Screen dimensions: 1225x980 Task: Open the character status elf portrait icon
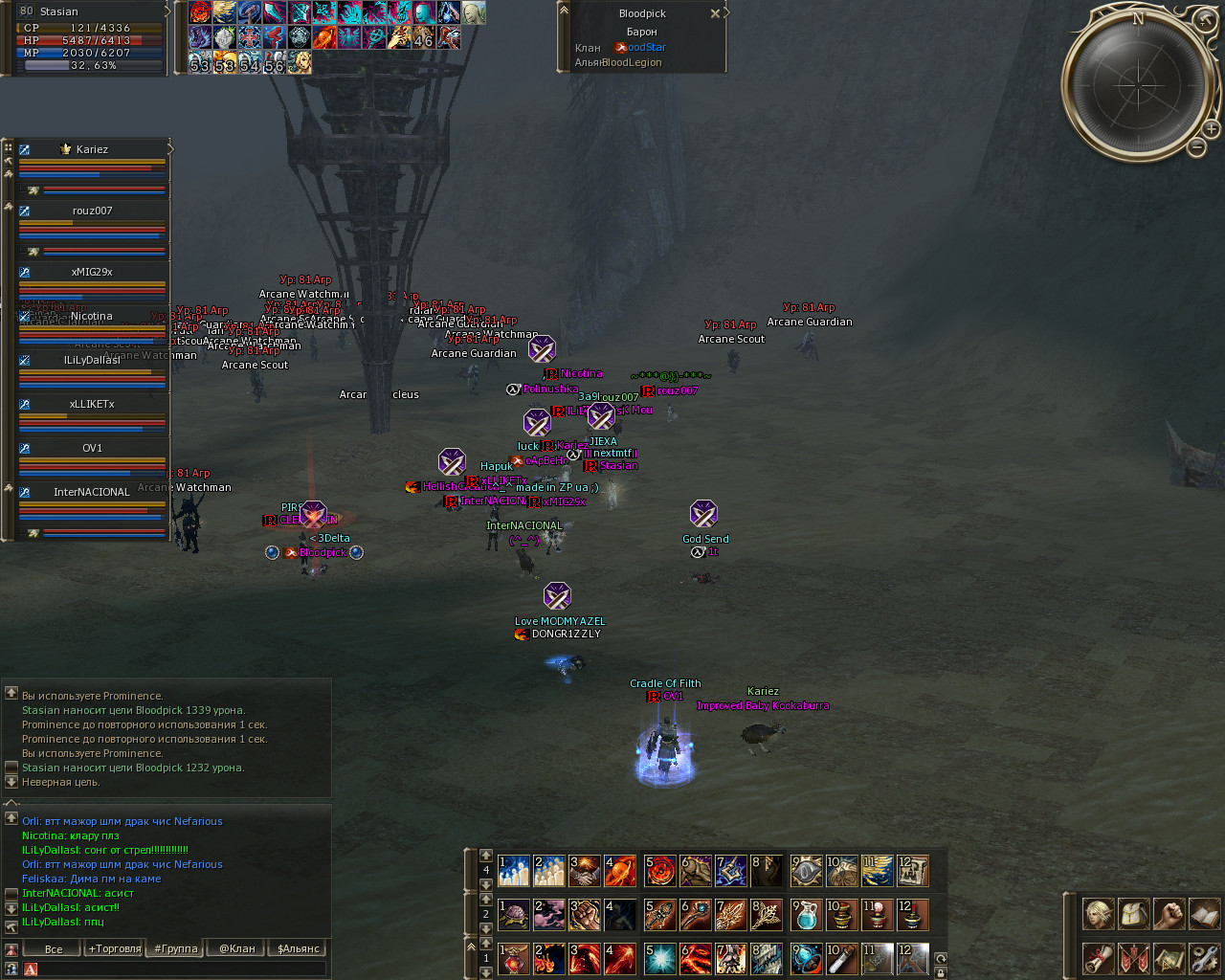pos(1098,914)
